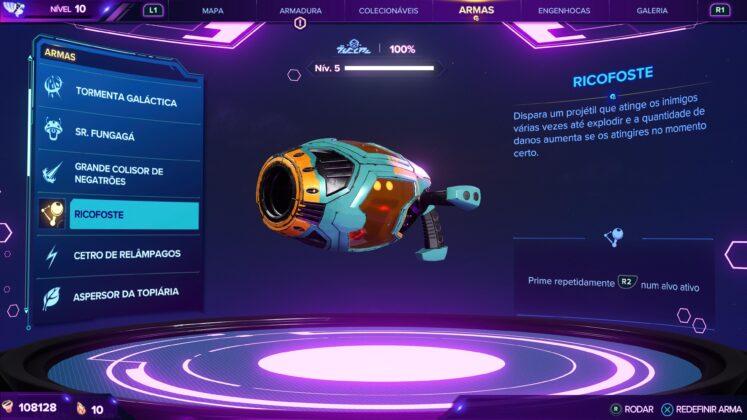Show the Colecionáveis tab
This screenshot has height=420, width=747.
pyautogui.click(x=387, y=11)
